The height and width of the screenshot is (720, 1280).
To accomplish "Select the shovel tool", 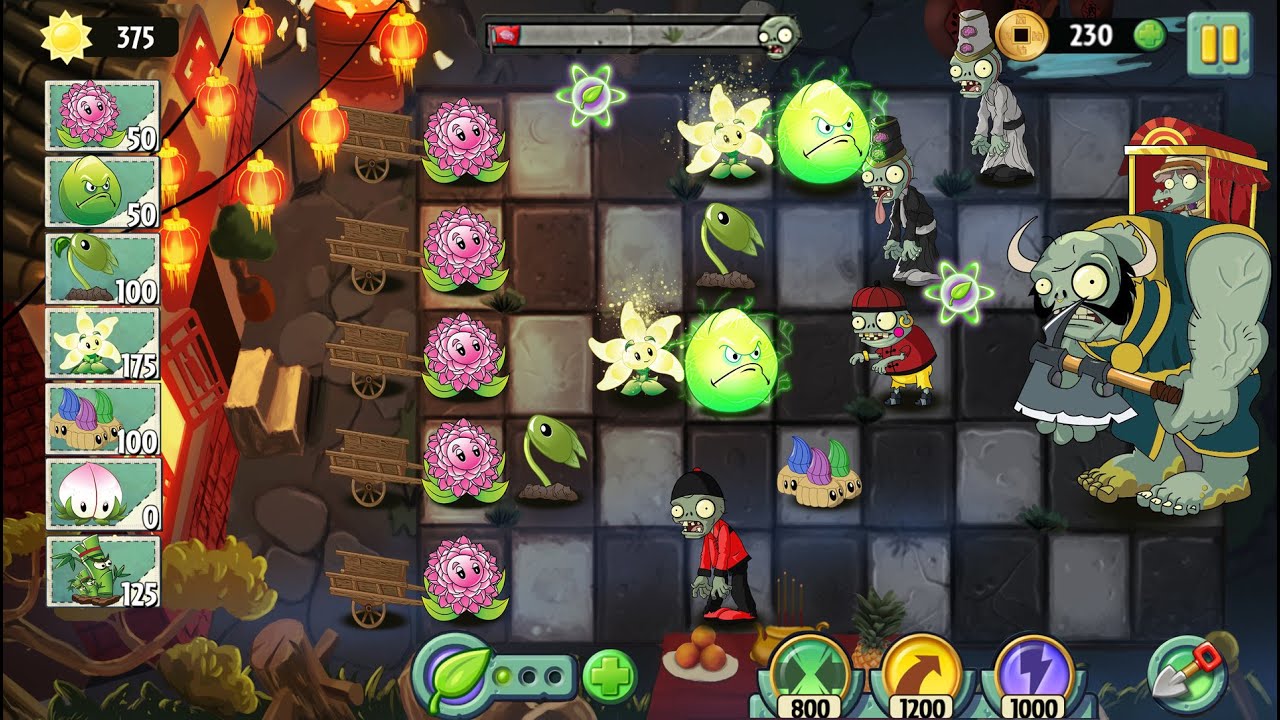I will point(1187,672).
